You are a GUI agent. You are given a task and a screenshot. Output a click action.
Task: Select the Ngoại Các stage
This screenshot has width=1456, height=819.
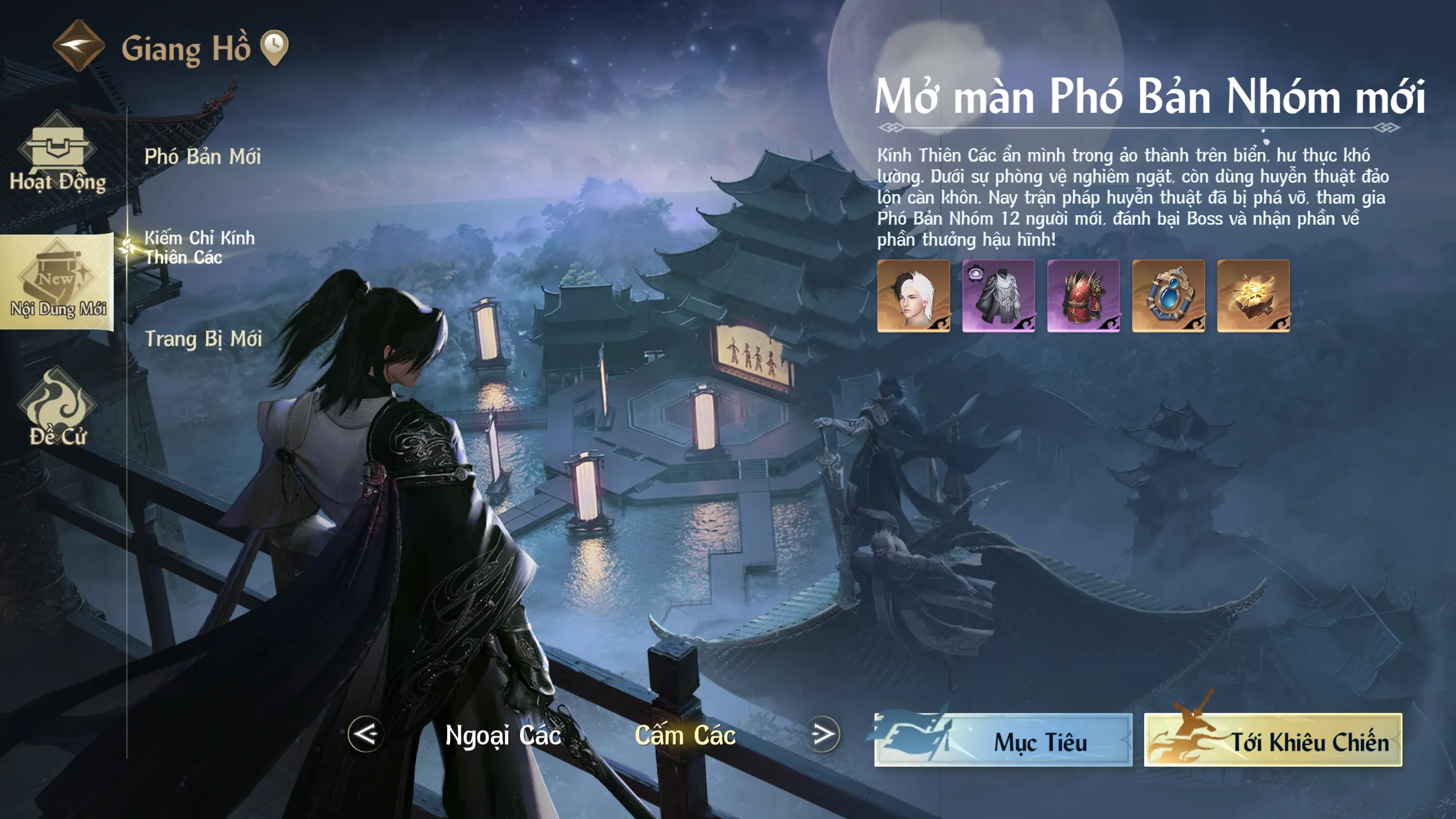click(x=503, y=735)
